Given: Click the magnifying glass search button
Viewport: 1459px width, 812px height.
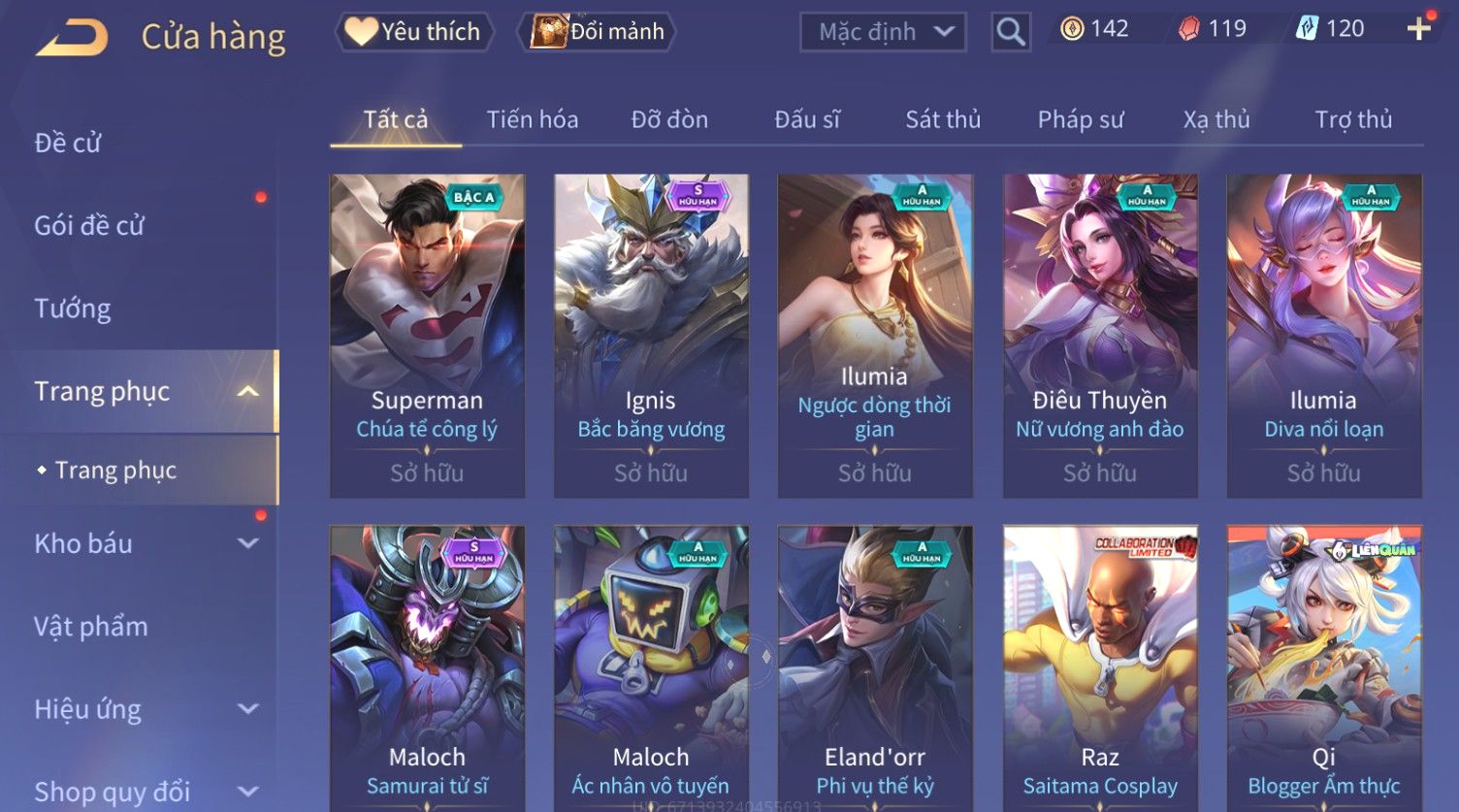Looking at the screenshot, I should tap(1010, 32).
